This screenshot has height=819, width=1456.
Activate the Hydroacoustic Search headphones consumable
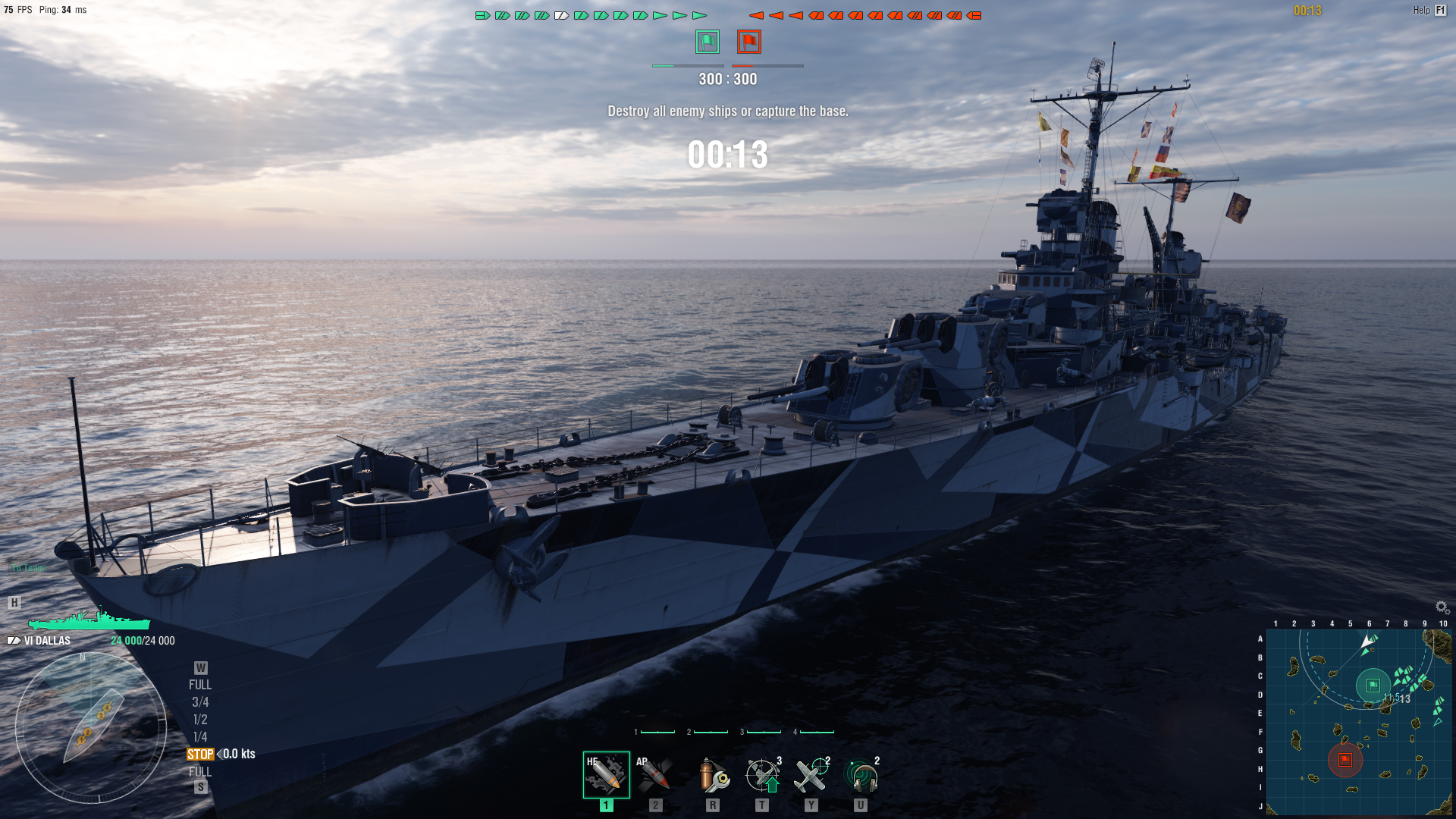click(x=861, y=775)
